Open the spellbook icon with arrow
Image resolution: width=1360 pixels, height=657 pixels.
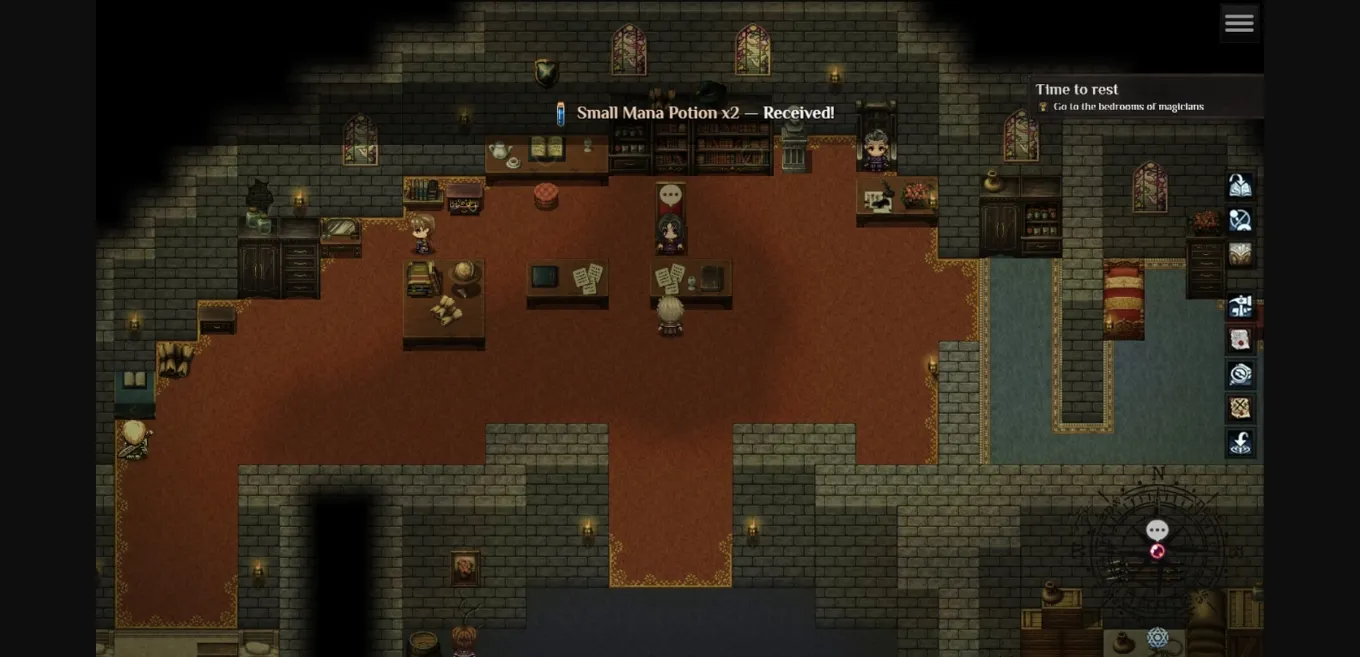pos(1240,186)
